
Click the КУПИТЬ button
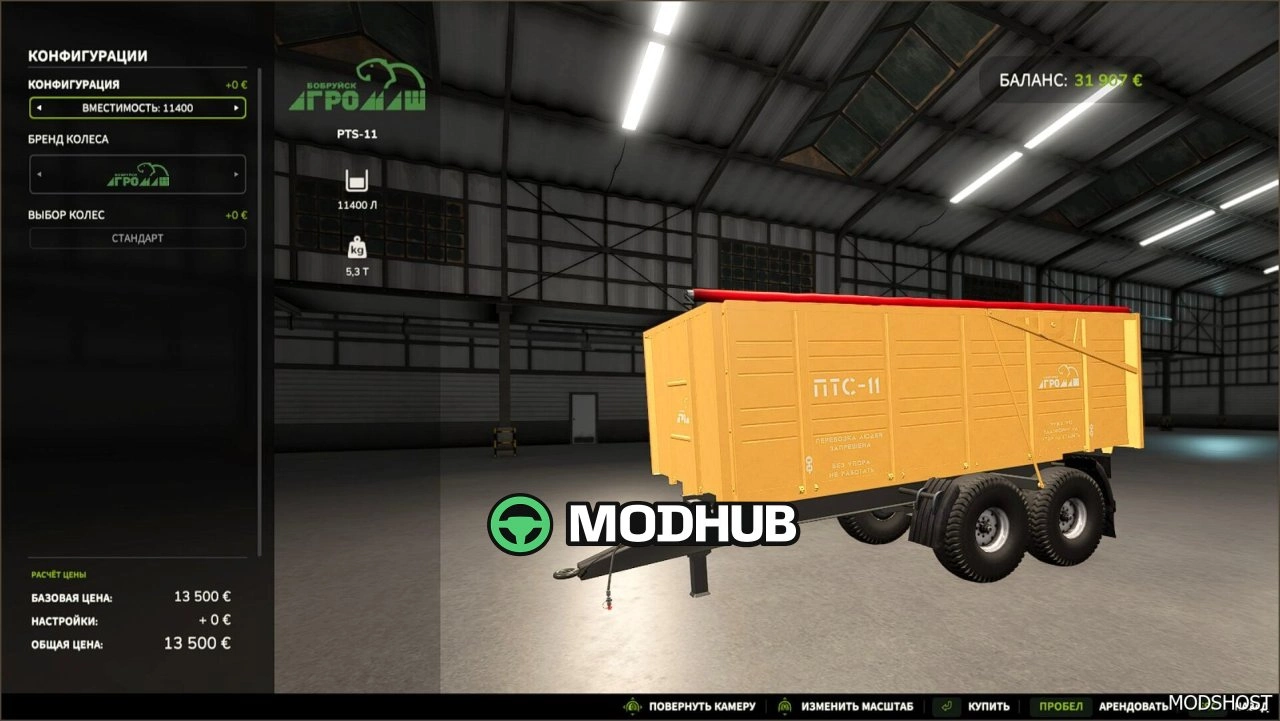(988, 705)
